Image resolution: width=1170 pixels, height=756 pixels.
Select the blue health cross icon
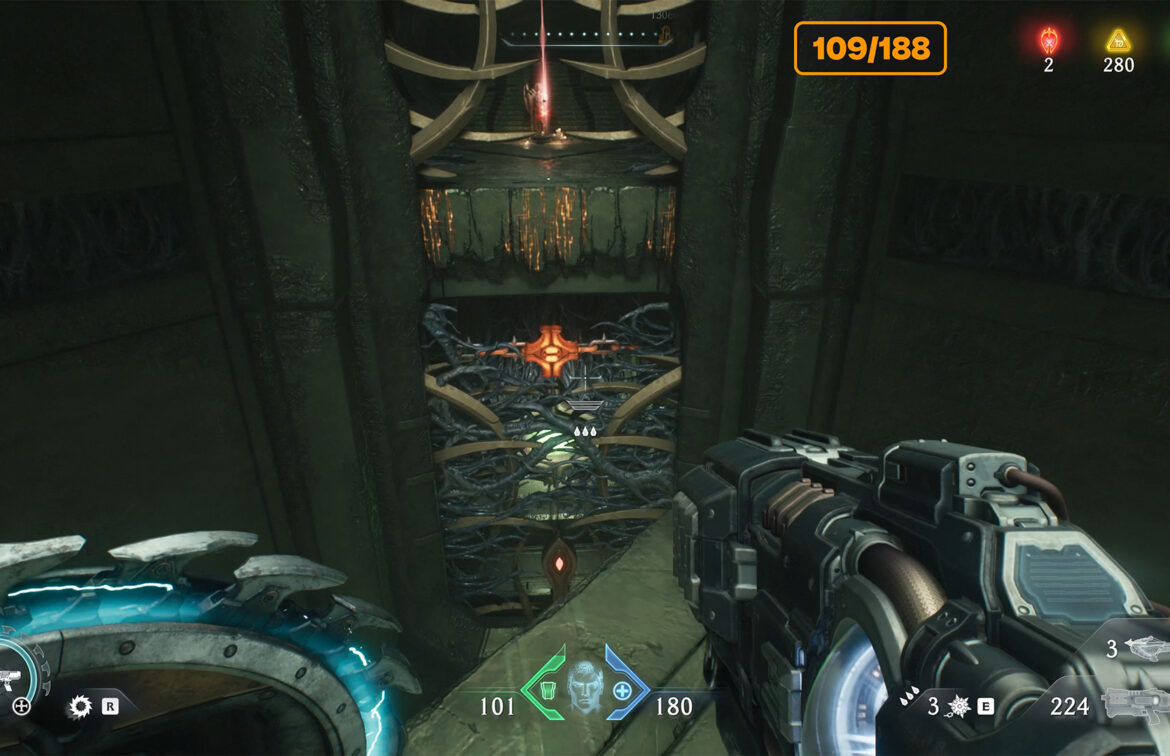pyautogui.click(x=622, y=689)
